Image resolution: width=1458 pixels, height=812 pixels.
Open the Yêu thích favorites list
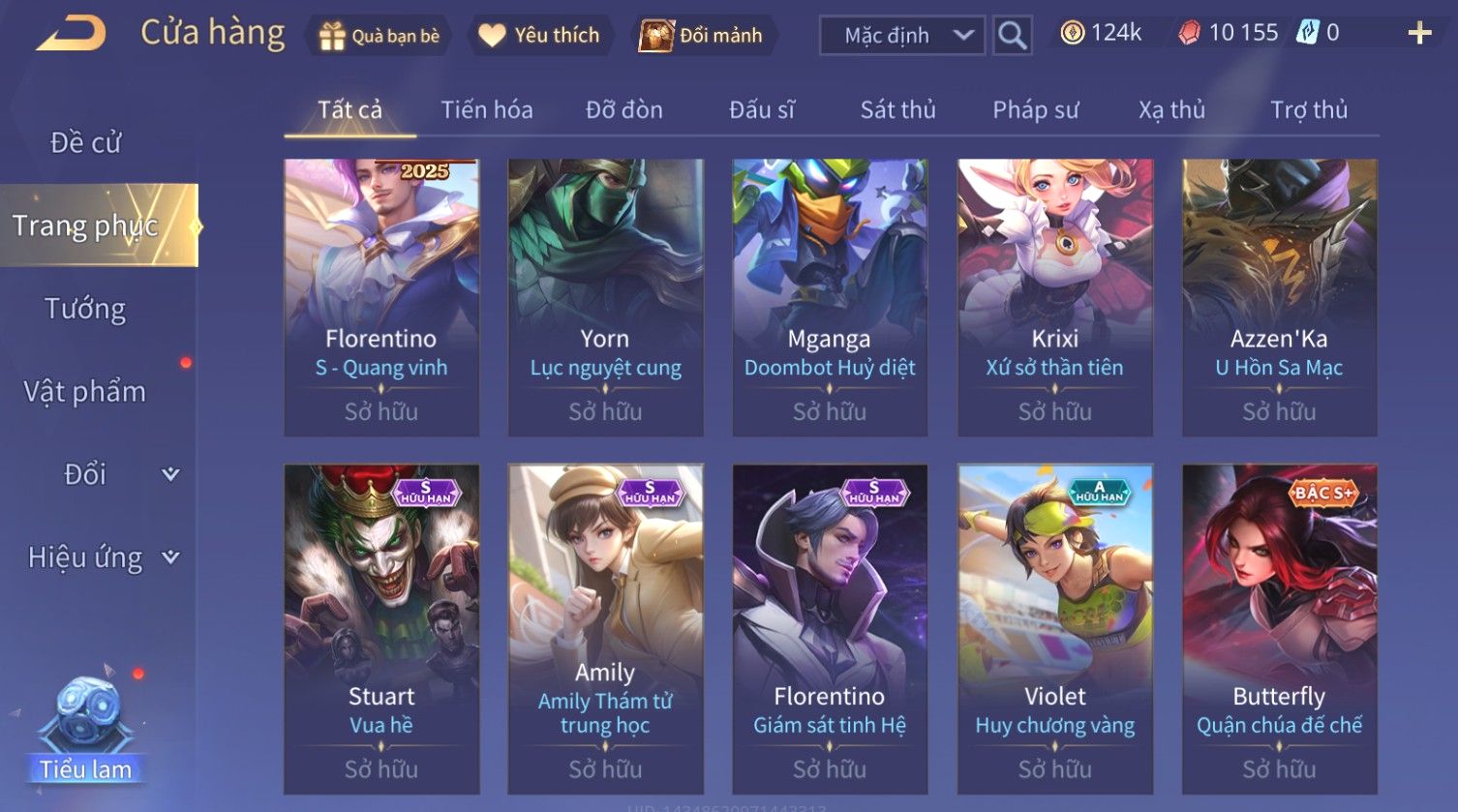[540, 36]
